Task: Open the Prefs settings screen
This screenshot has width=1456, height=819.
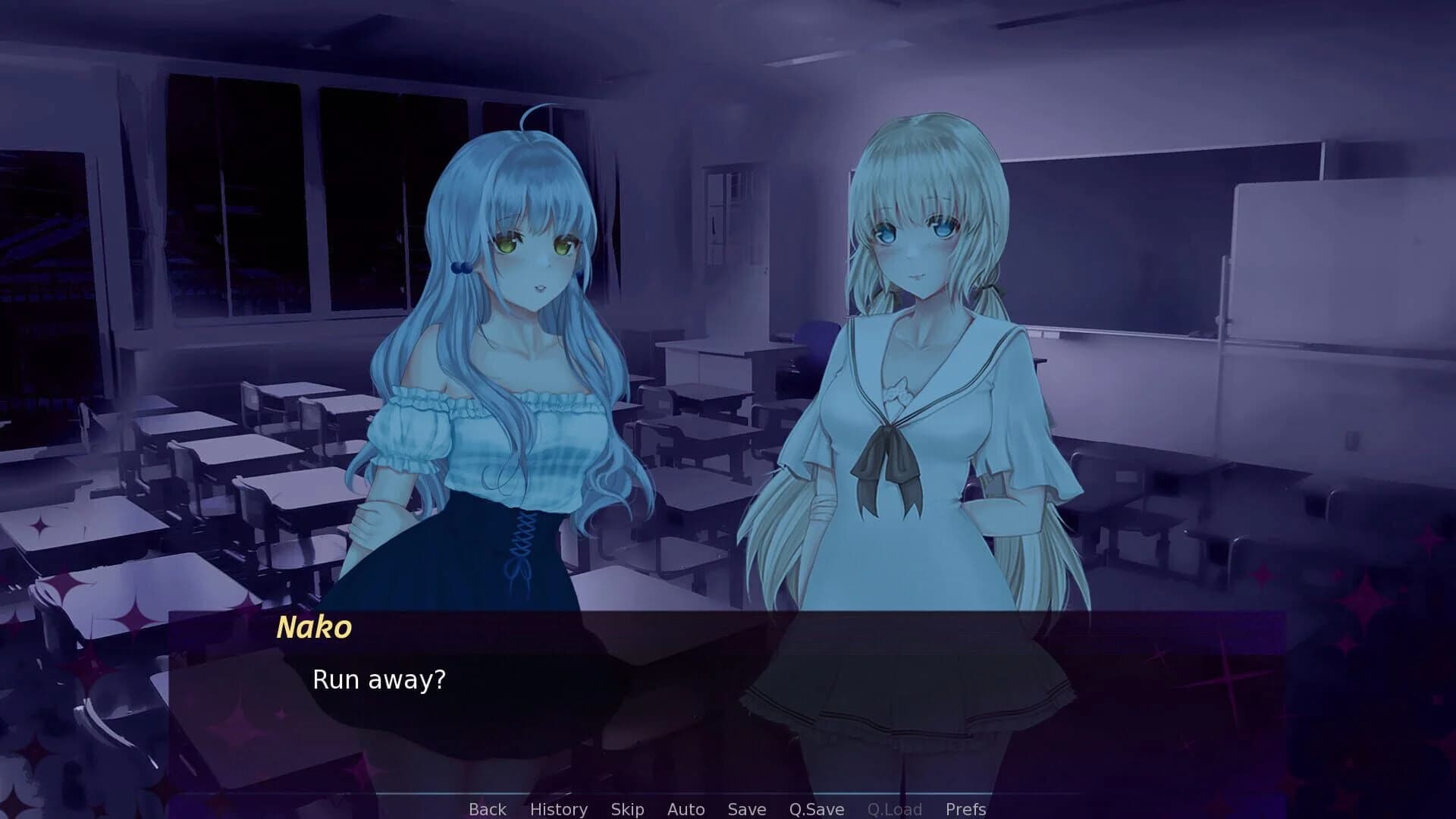Action: [x=965, y=808]
